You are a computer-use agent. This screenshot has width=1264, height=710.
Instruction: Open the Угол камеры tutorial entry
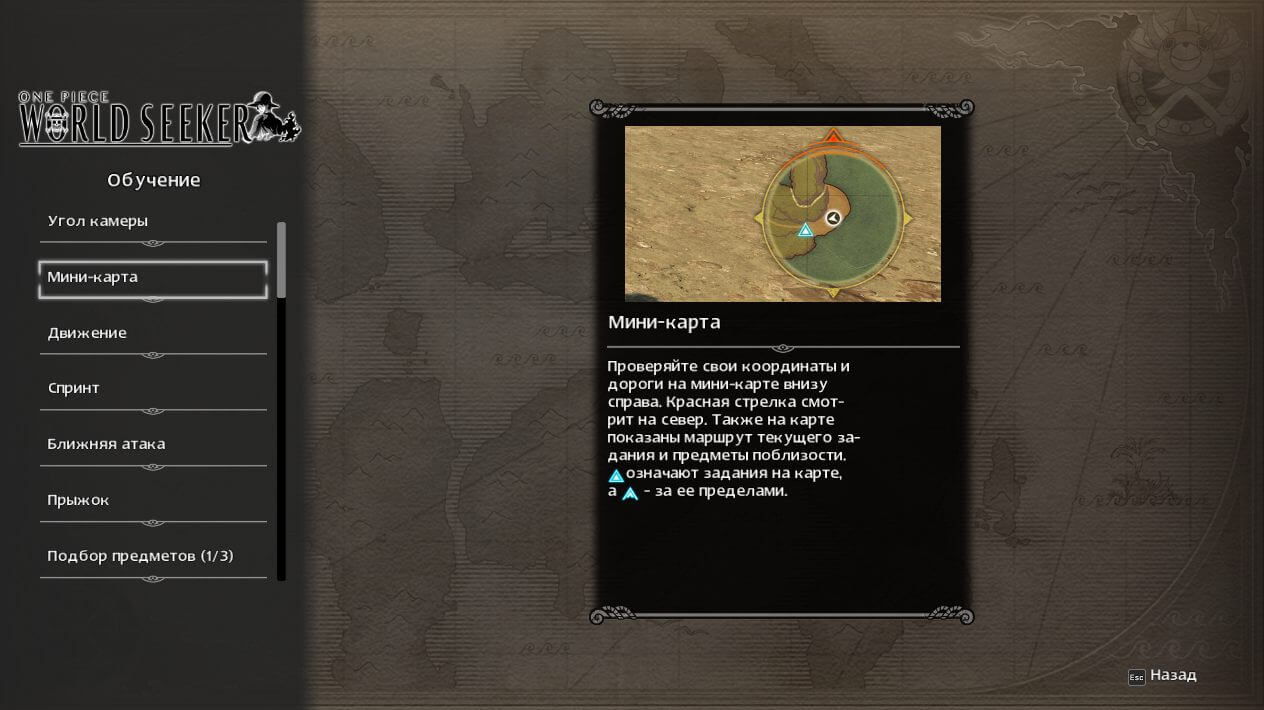[152, 222]
